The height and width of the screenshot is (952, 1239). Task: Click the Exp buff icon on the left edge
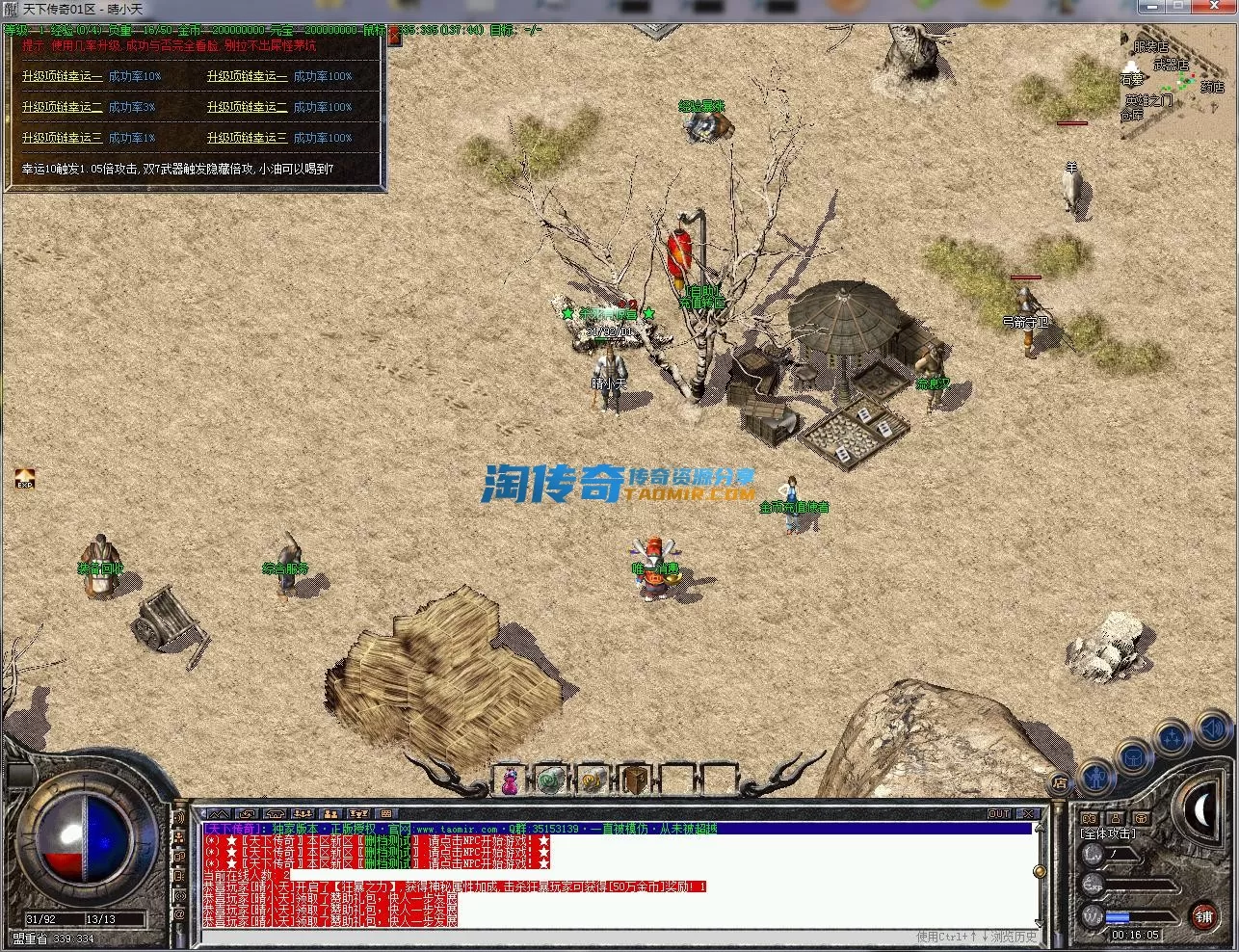coord(25,478)
